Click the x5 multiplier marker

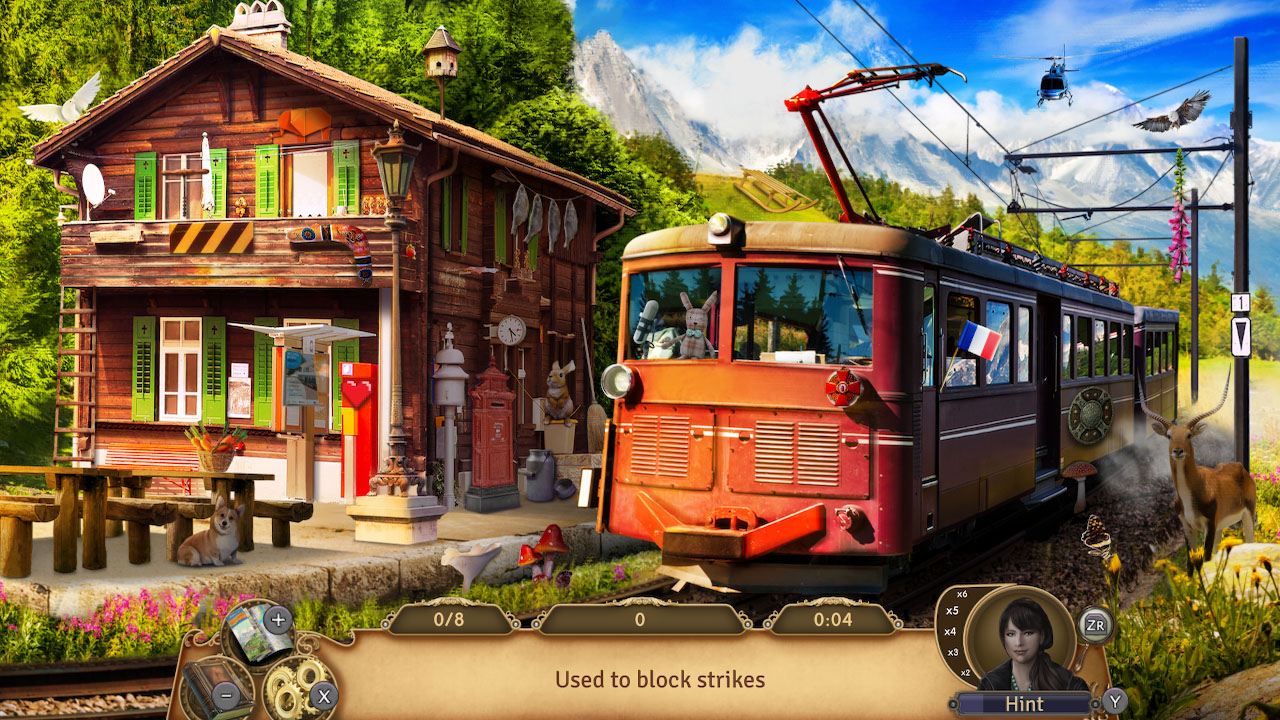pyautogui.click(x=954, y=611)
